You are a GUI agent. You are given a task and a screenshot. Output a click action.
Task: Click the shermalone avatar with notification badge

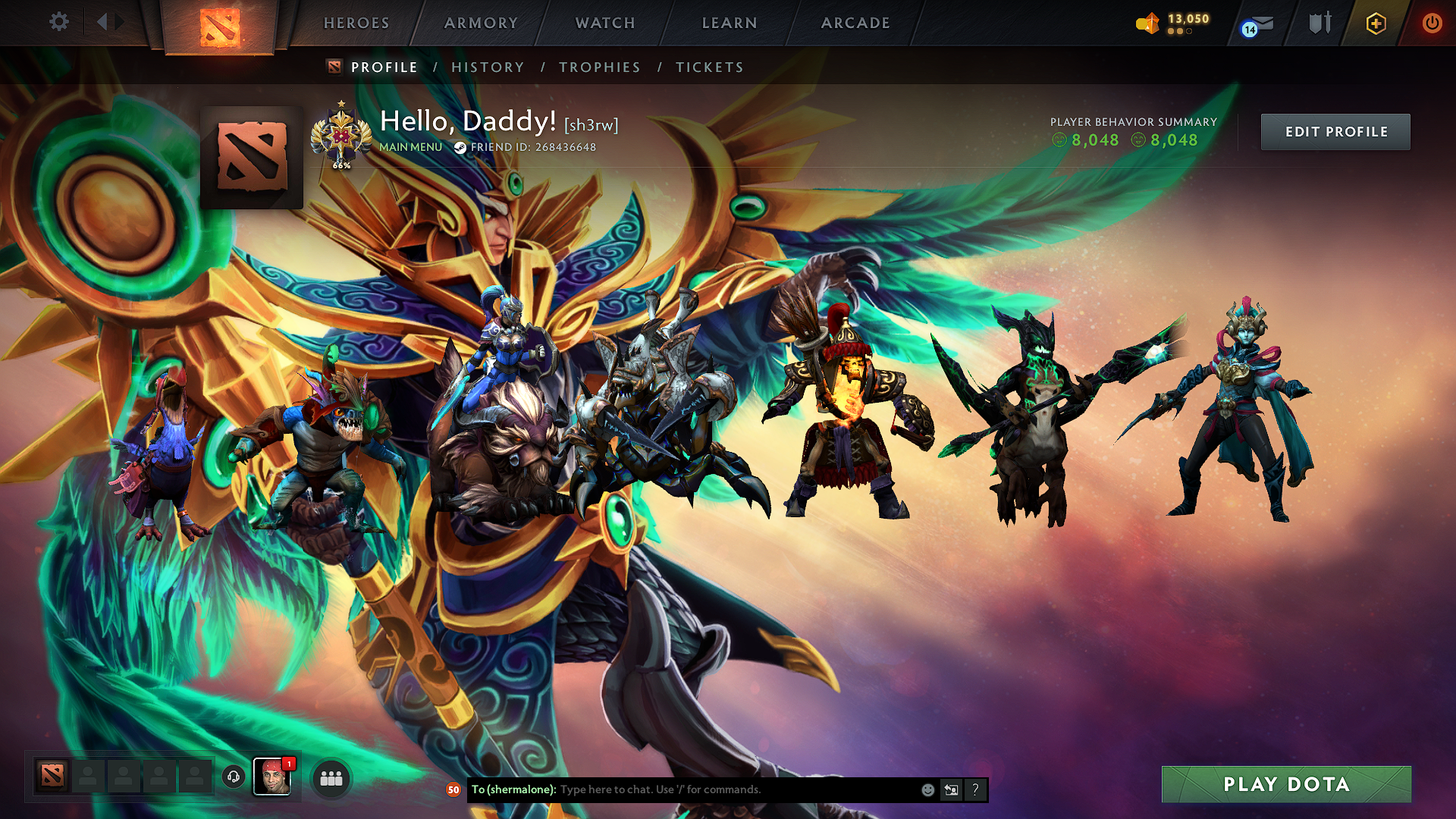(x=273, y=775)
